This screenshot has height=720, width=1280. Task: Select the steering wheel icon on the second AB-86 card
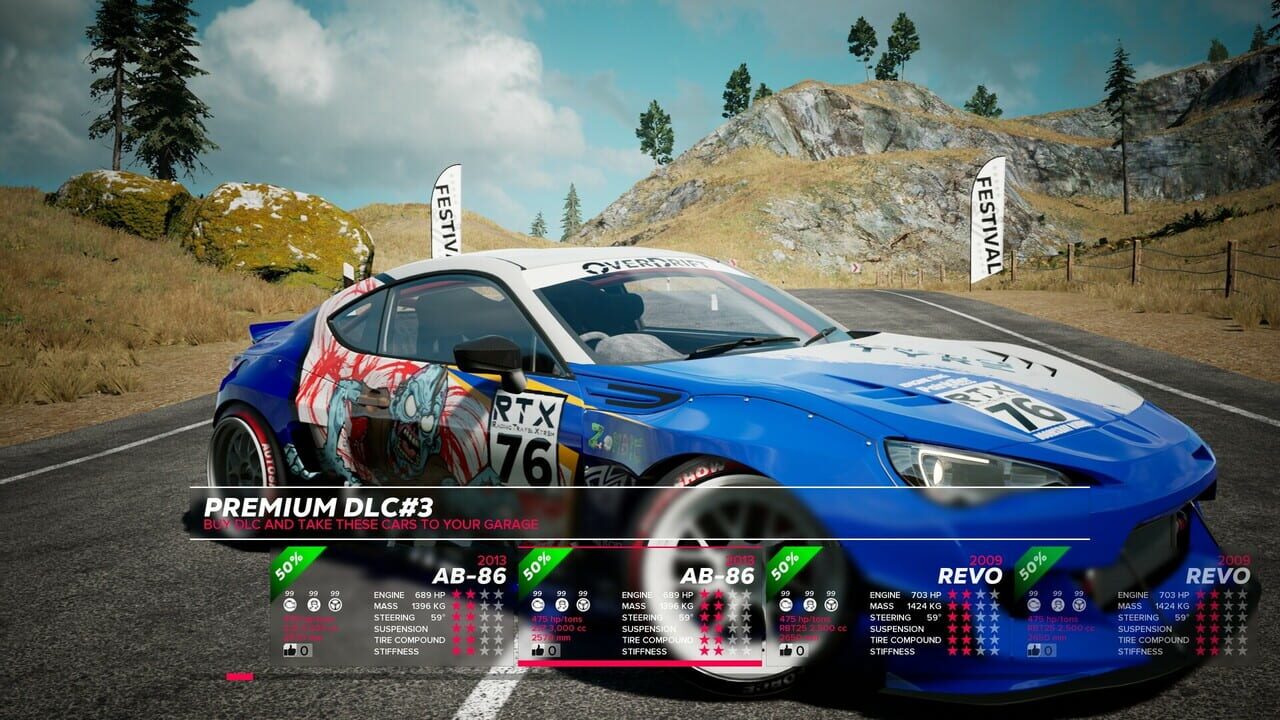click(x=583, y=604)
